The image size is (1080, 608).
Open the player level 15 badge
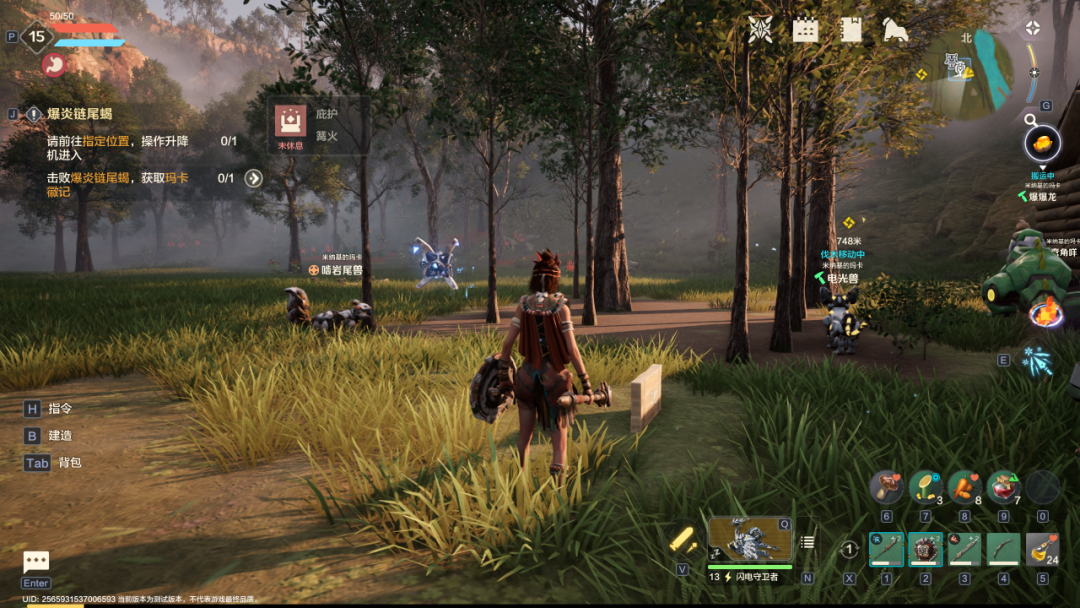pos(37,37)
